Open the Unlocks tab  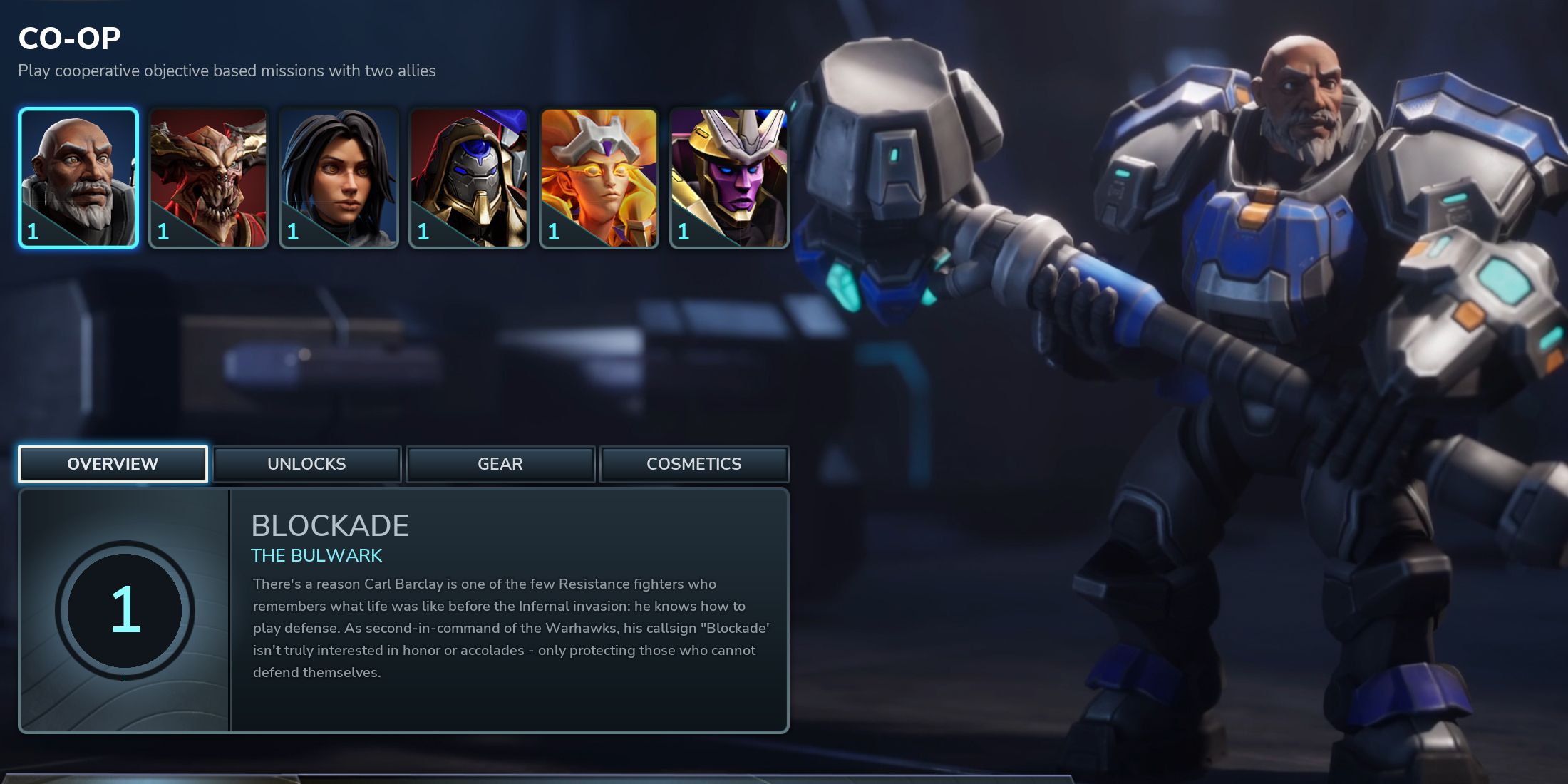coord(306,464)
